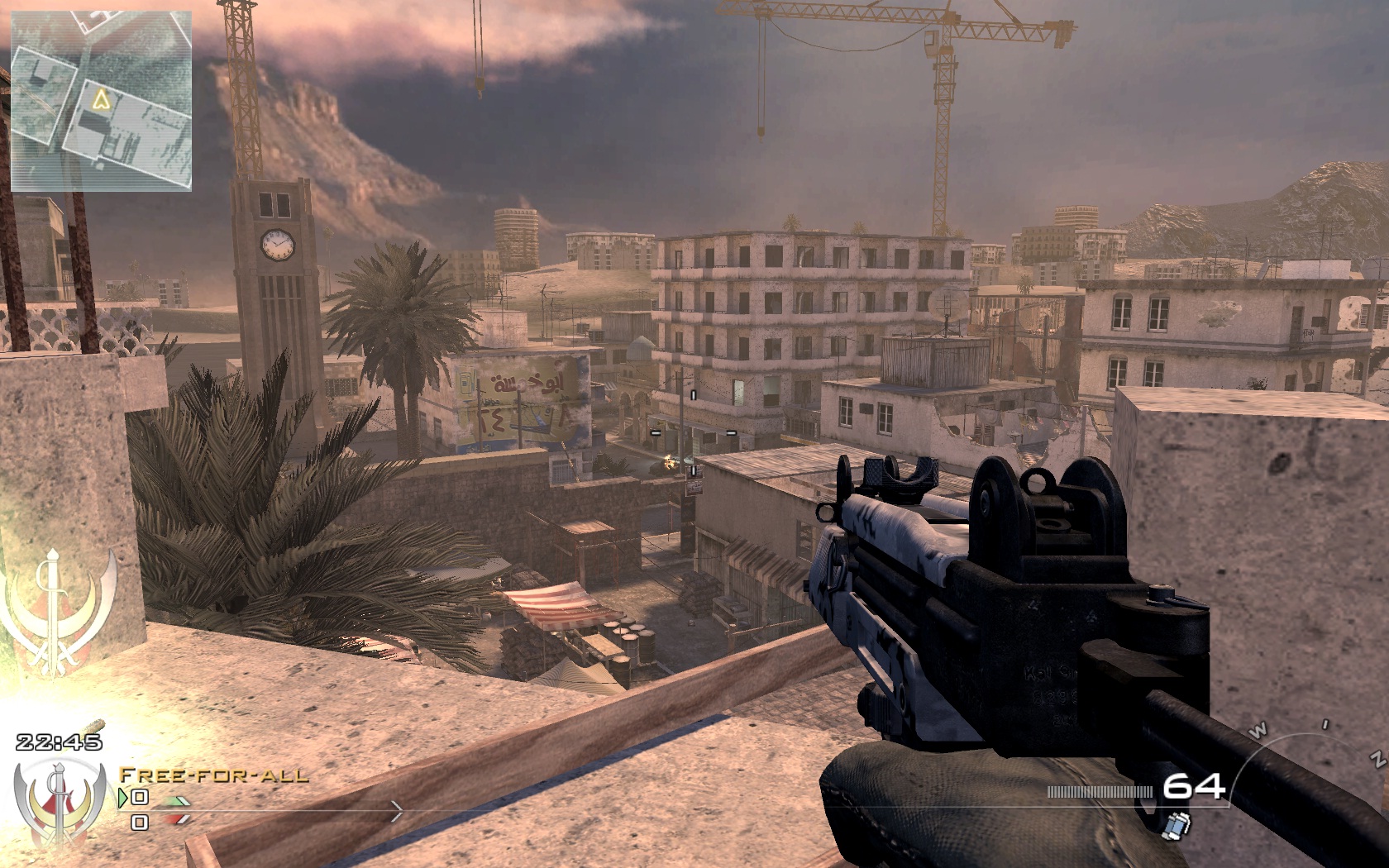This screenshot has width=1389, height=868.
Task: Click the minimap
Action: pyautogui.click(x=101, y=102)
